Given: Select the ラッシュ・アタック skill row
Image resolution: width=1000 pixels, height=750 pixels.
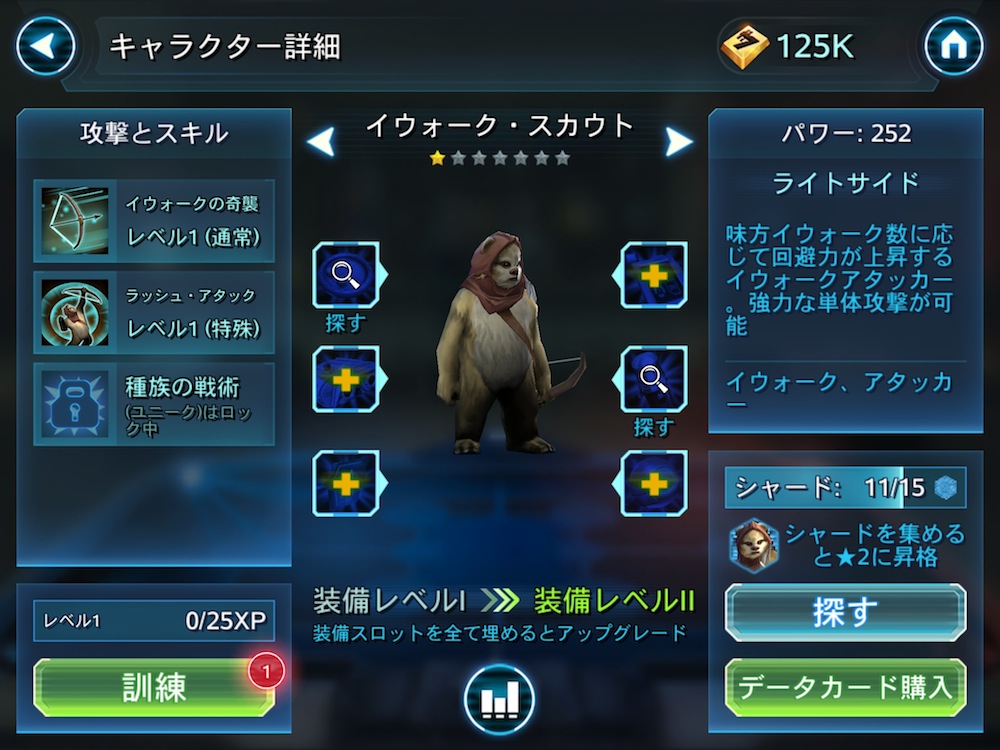Looking at the screenshot, I should (x=154, y=312).
